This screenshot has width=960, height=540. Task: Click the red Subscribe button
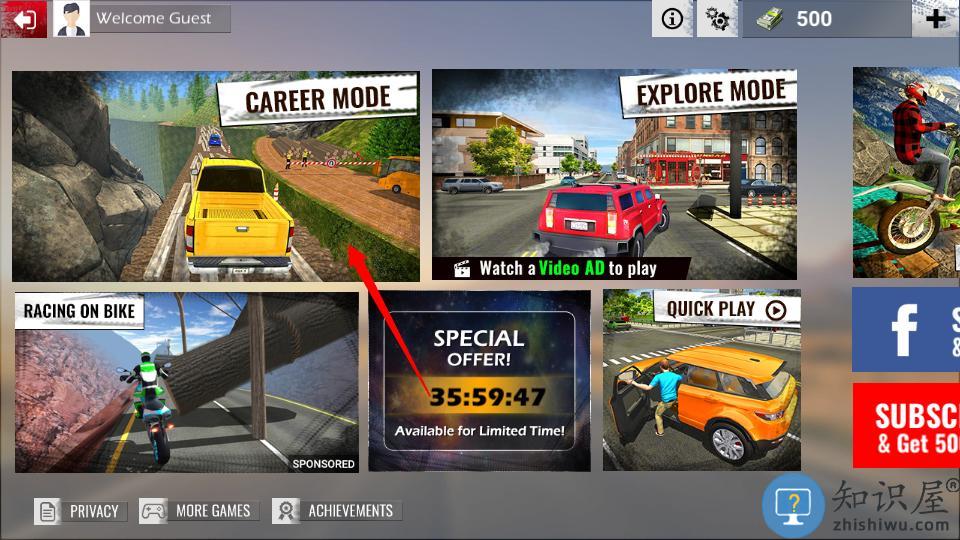907,426
